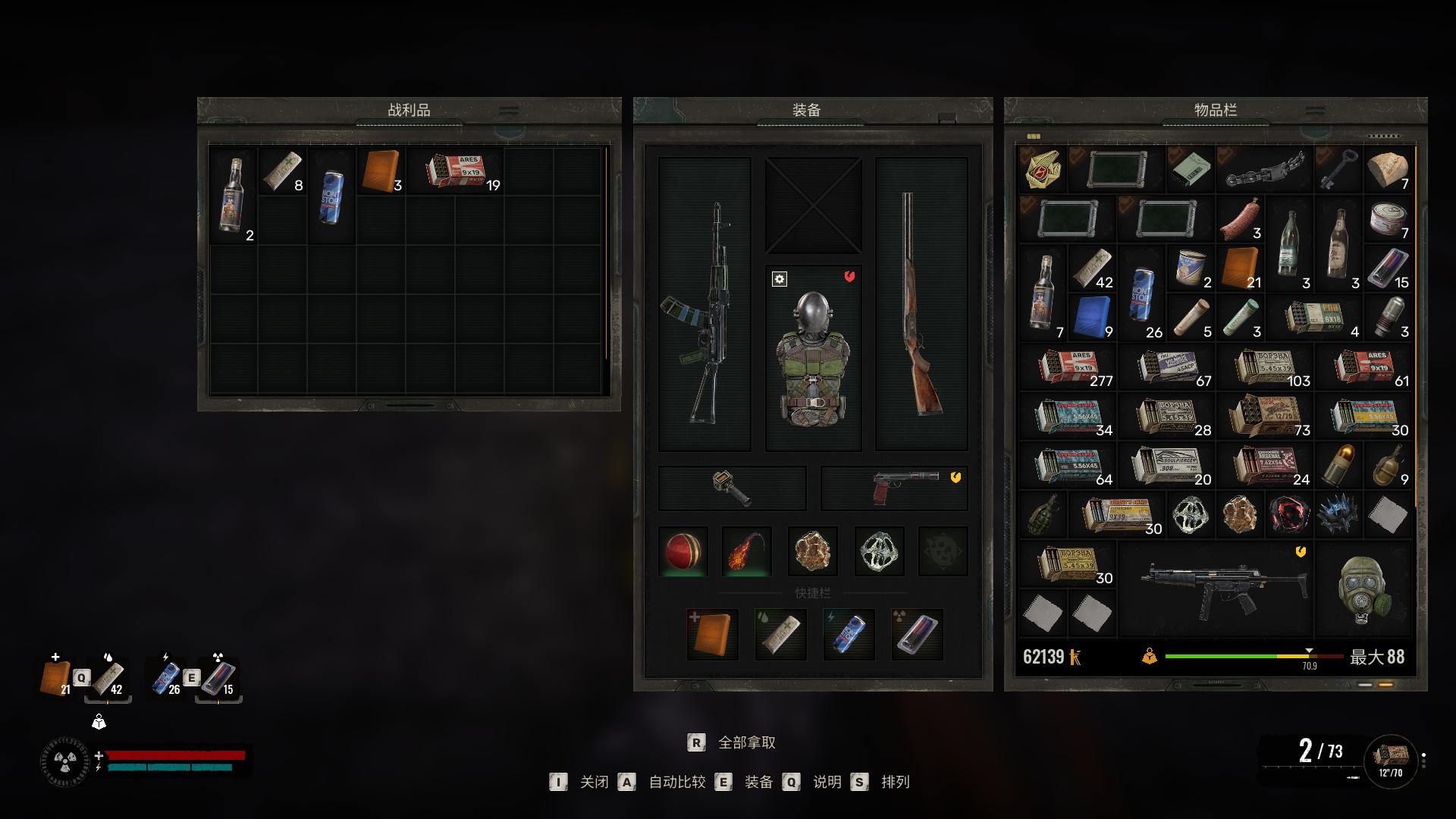Select the fireball artifact slot
The width and height of the screenshot is (1456, 819).
747,551
